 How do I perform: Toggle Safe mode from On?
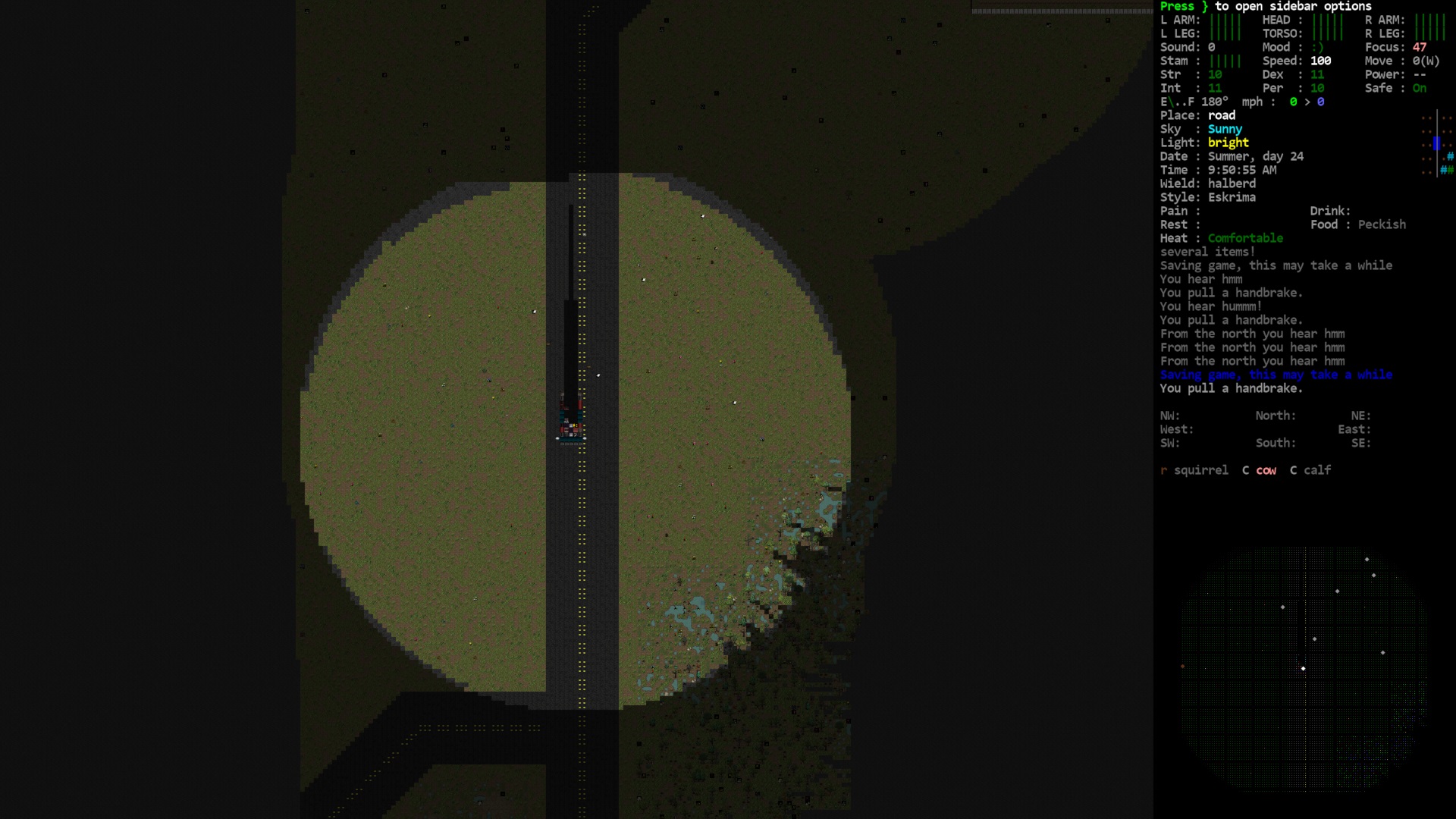[1419, 88]
